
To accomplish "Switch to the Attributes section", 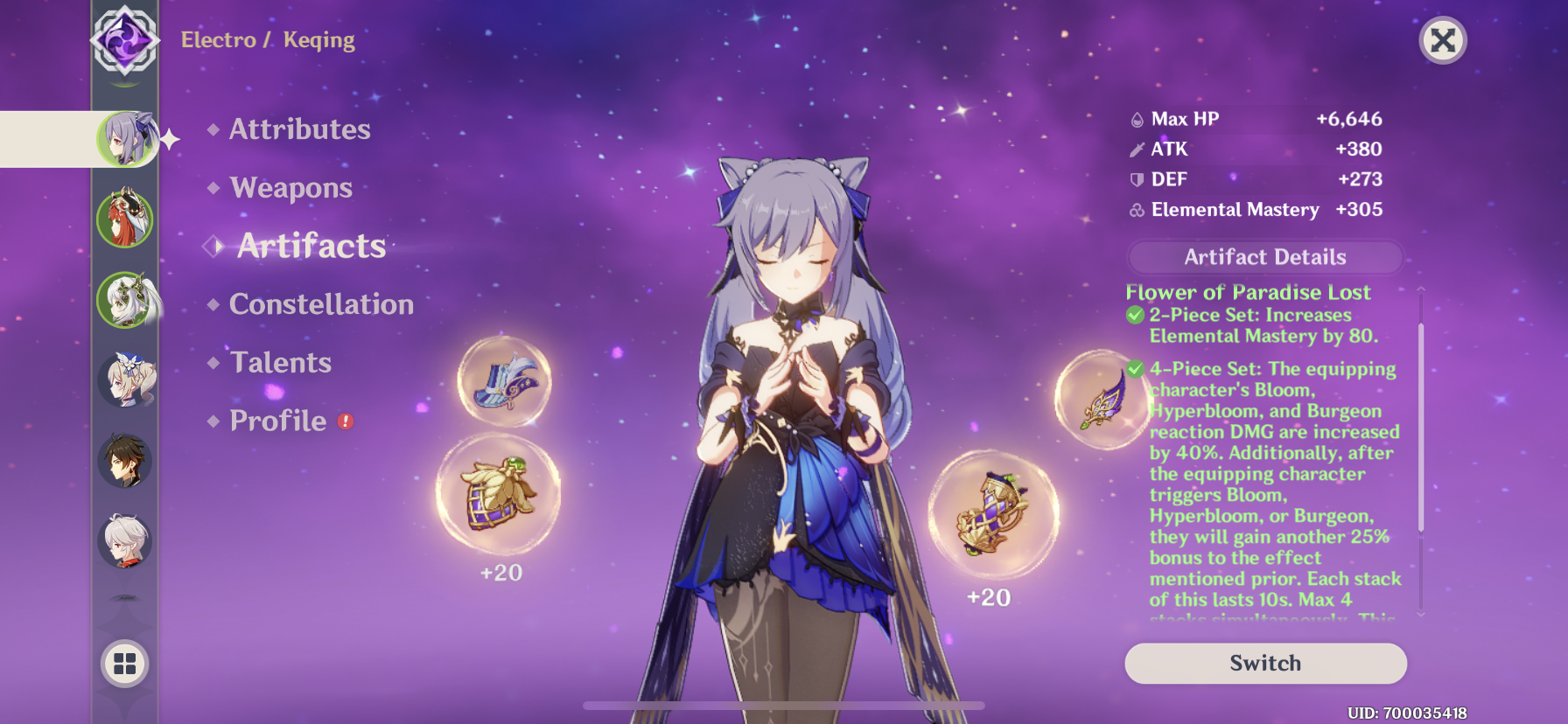I will [x=298, y=129].
